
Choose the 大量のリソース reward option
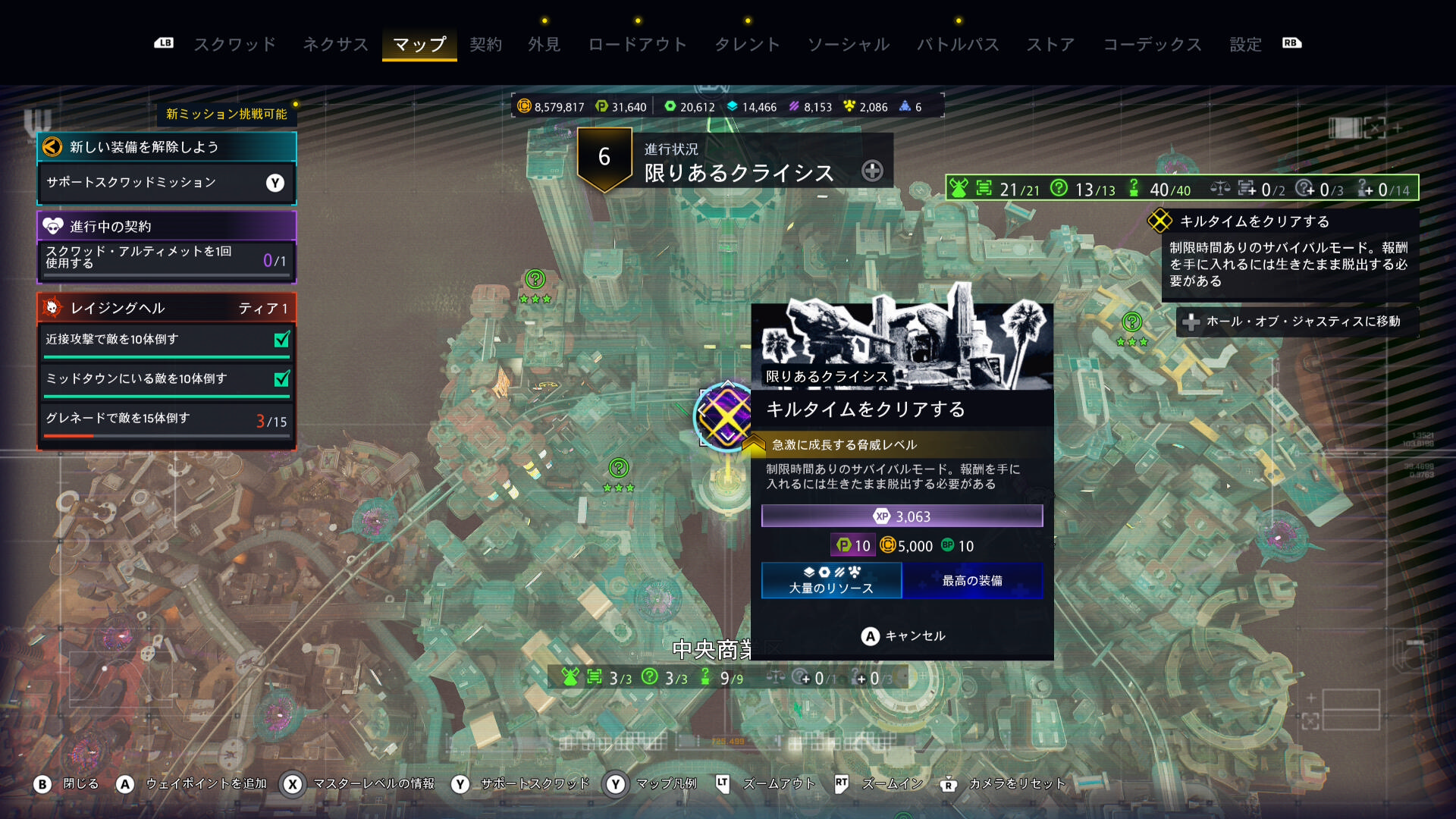tap(831, 581)
